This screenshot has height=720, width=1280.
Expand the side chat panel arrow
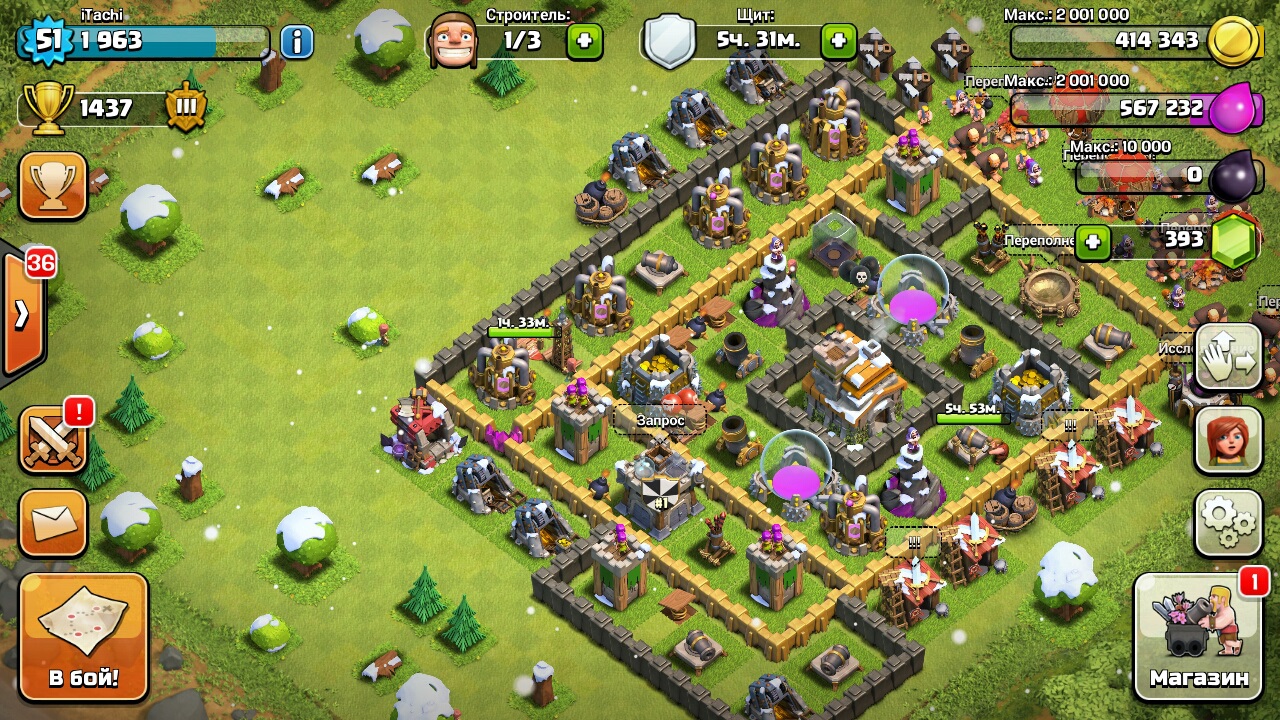pos(22,314)
